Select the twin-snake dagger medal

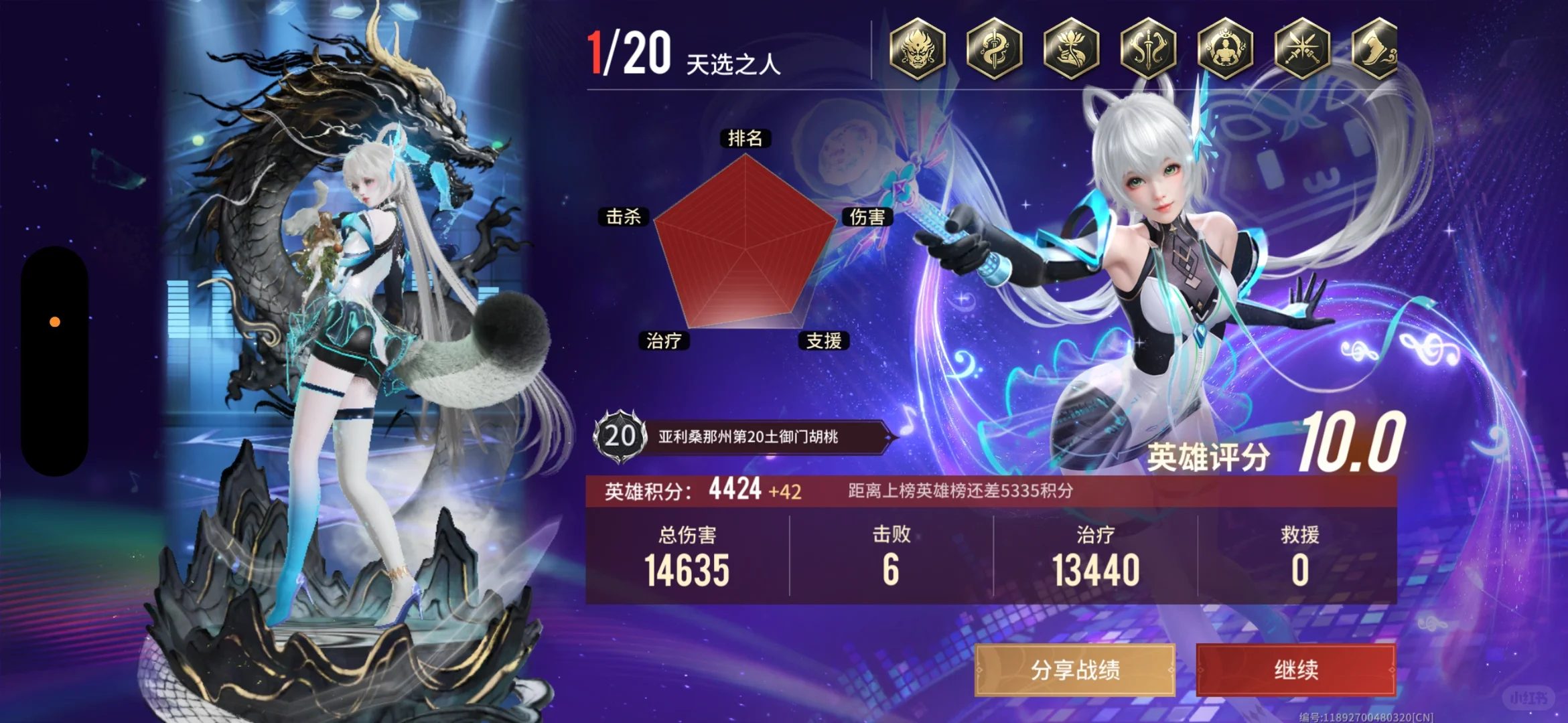click(1149, 50)
